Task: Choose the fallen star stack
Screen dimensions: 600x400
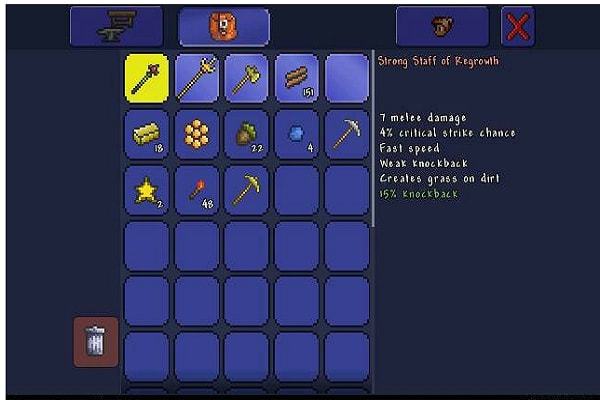Action: pos(147,190)
